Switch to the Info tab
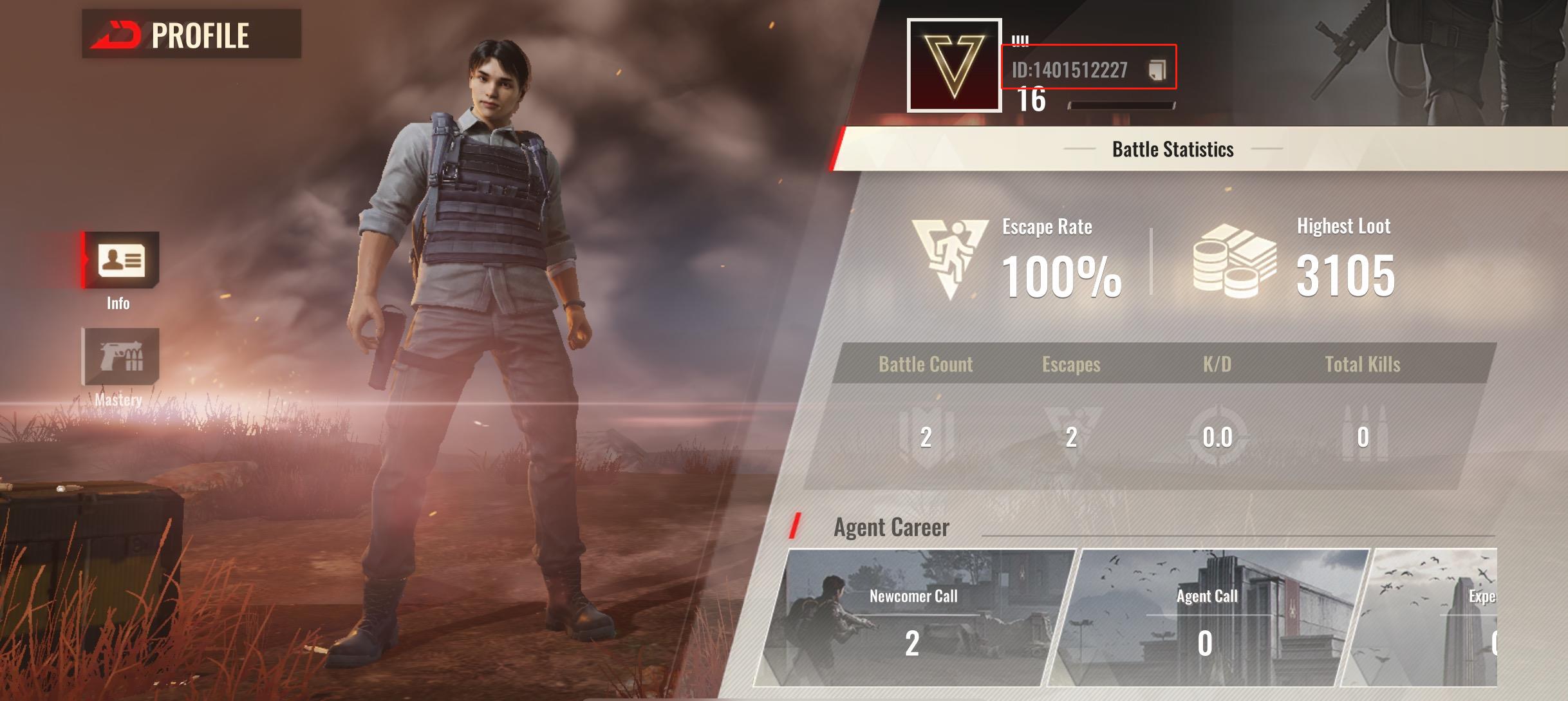This screenshot has height=701, width=1568. pyautogui.click(x=121, y=261)
